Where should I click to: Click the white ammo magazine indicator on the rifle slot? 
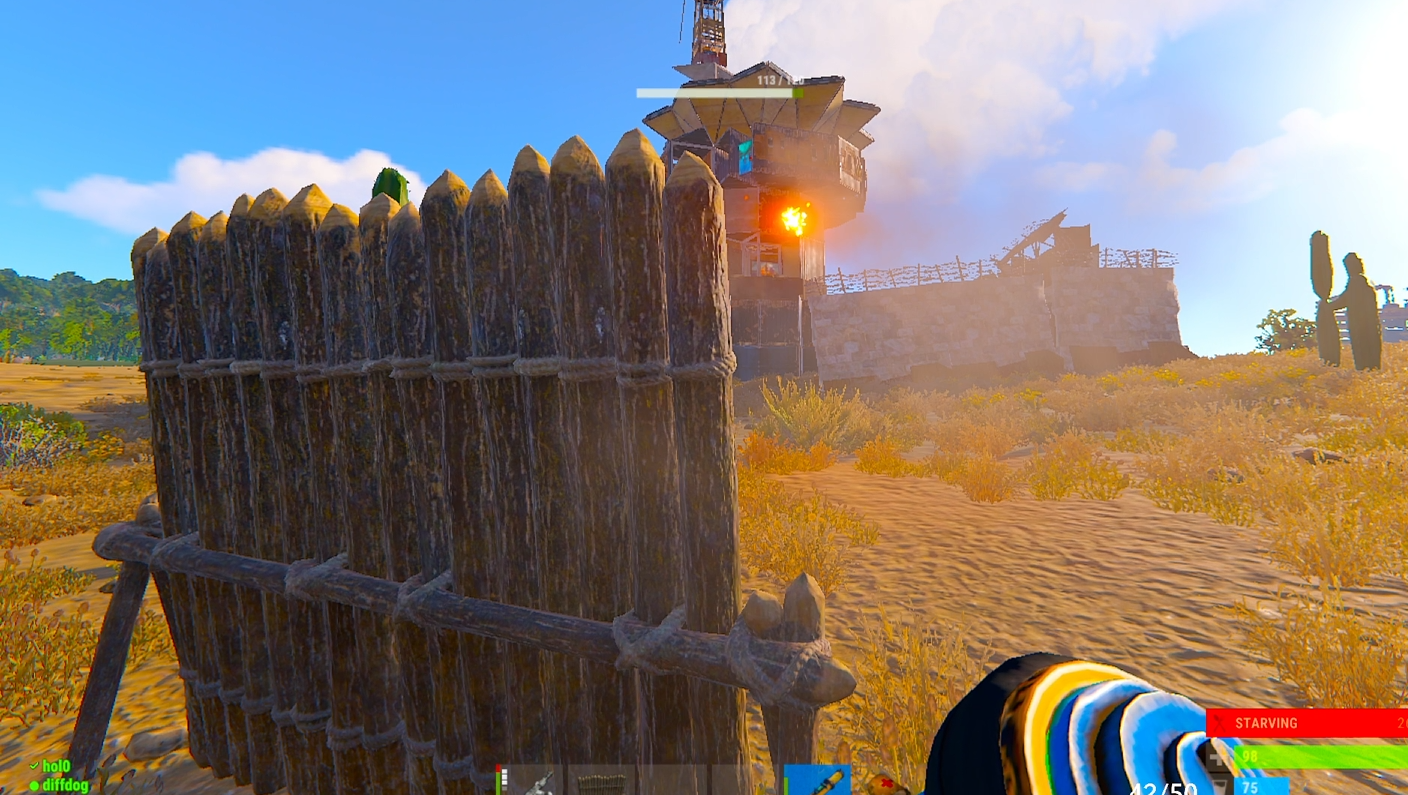(x=506, y=776)
